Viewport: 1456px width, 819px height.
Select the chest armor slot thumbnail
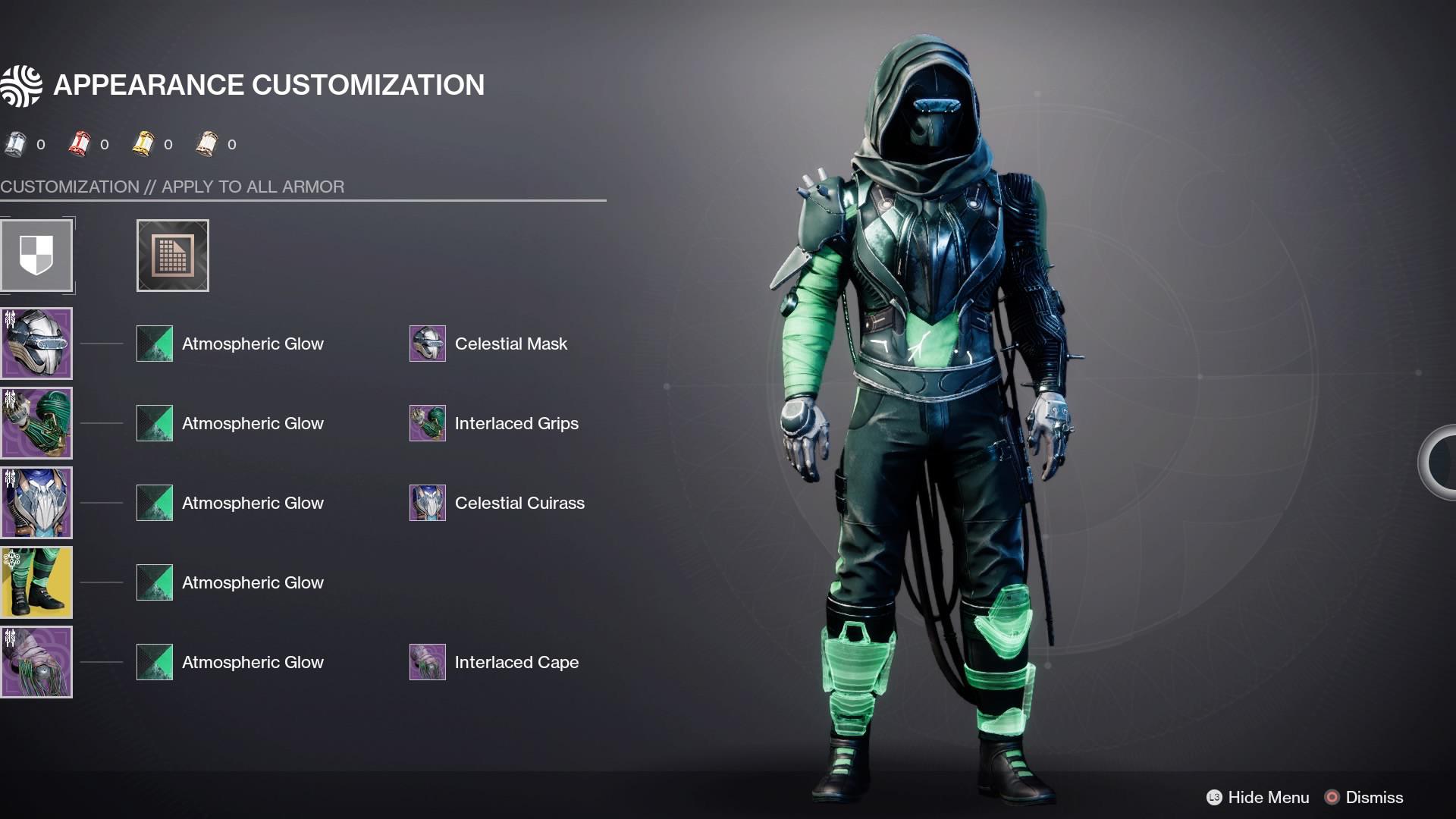tap(36, 502)
